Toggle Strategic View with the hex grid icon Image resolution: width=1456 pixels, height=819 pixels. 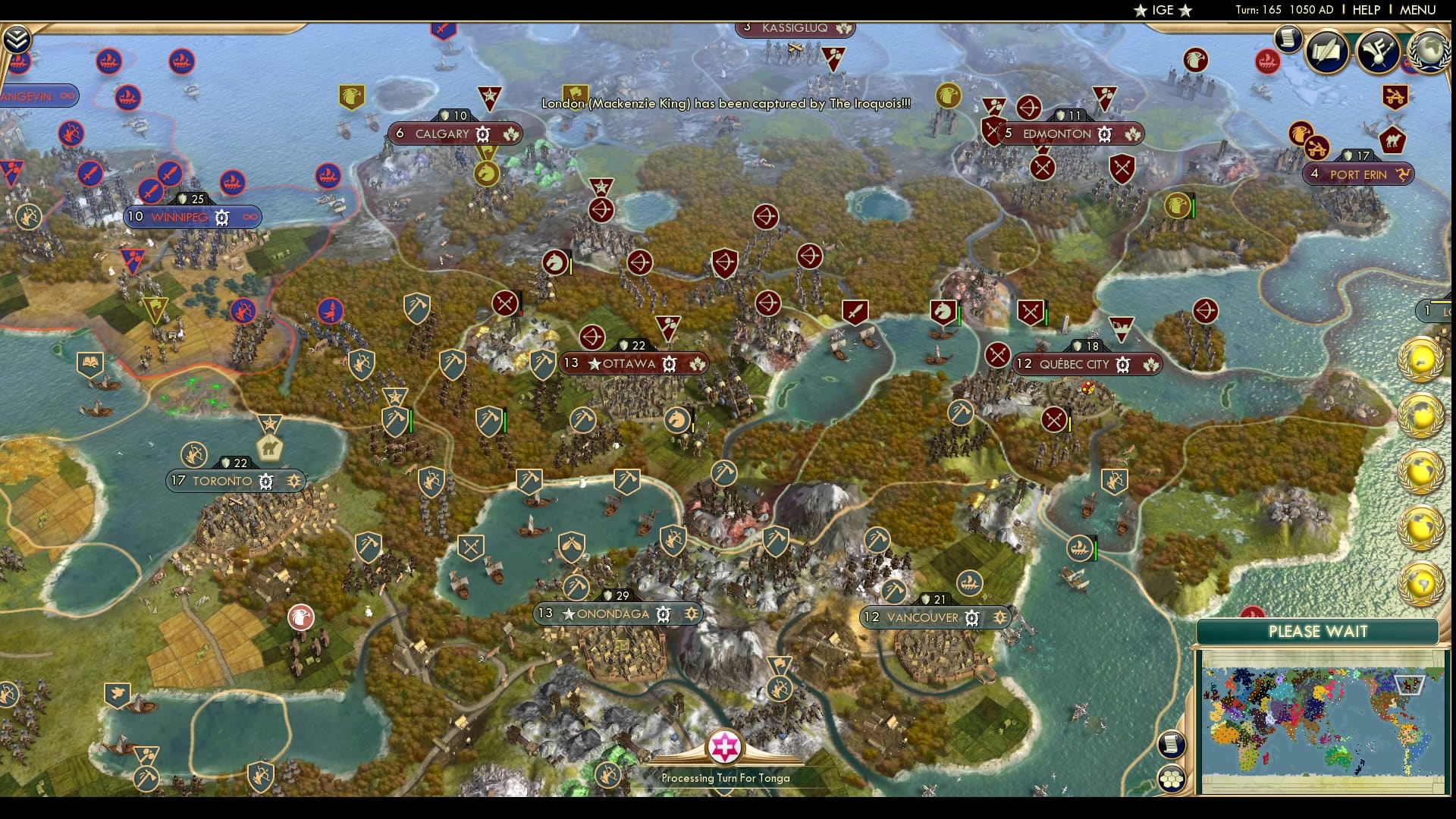(x=1172, y=780)
